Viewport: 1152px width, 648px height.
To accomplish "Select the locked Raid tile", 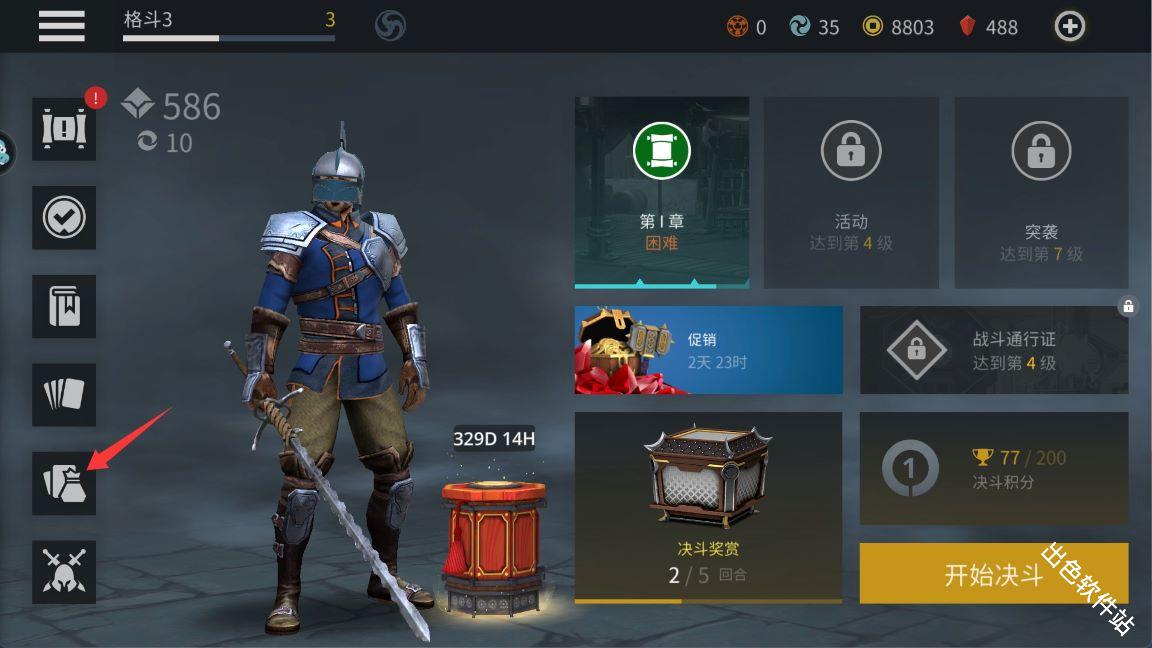I will click(1041, 192).
